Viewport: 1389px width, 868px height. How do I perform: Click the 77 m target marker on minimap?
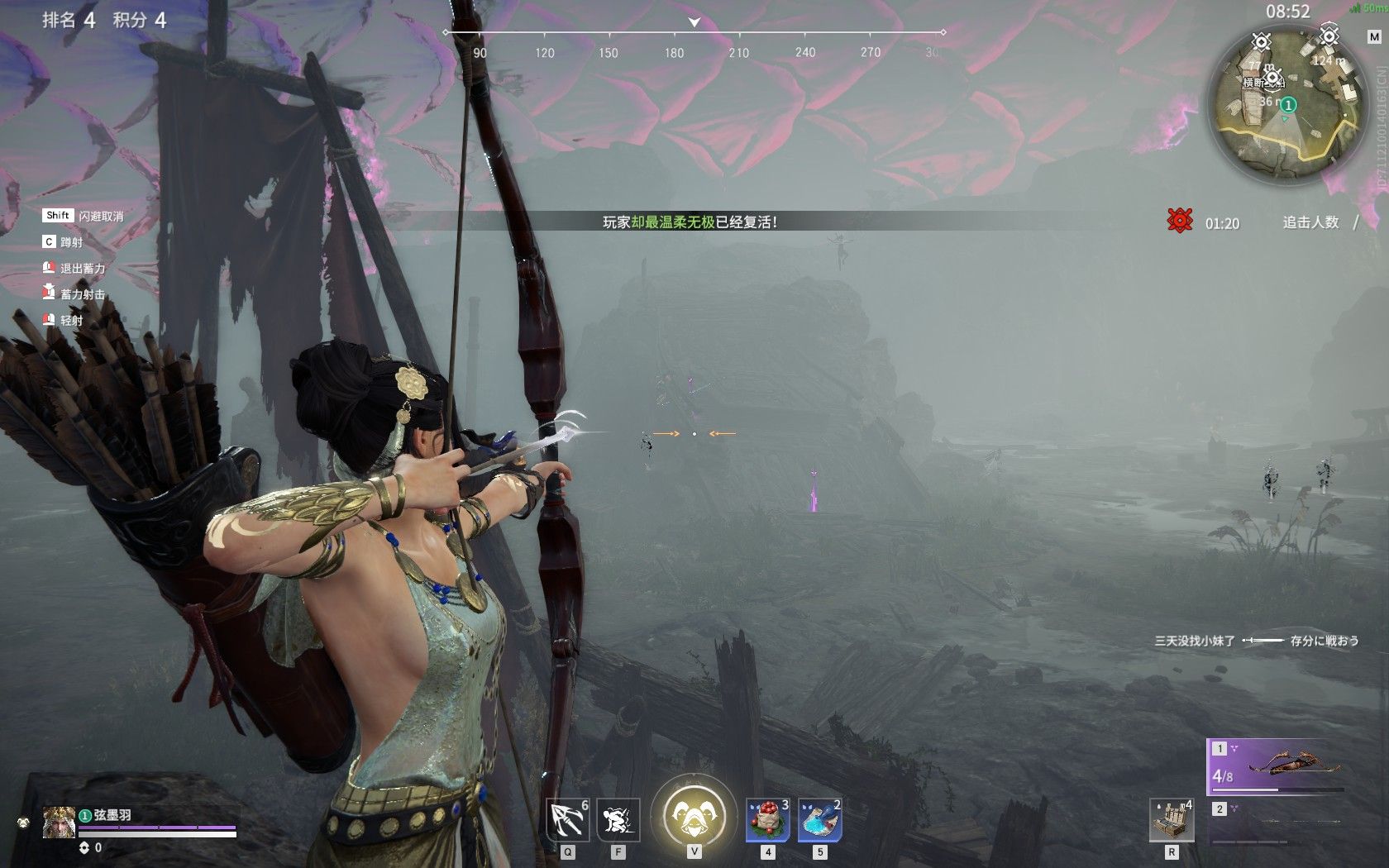pos(1261,42)
